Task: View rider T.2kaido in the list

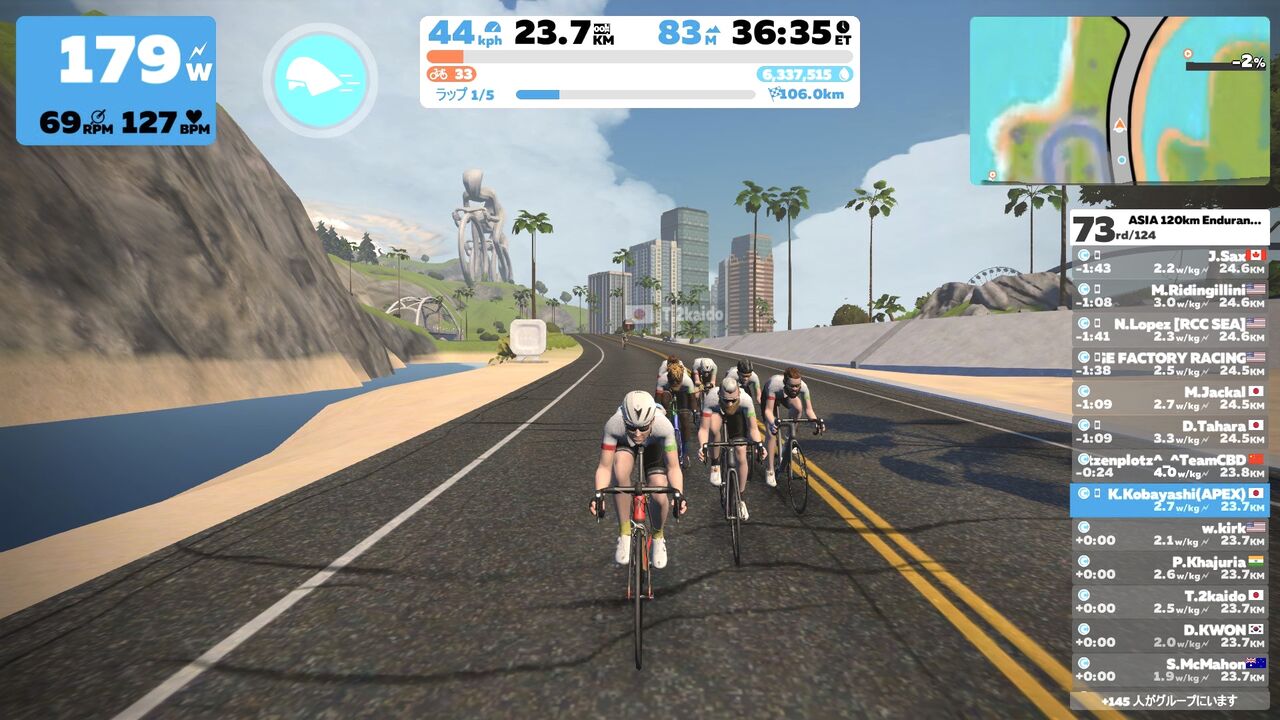Action: tap(1169, 602)
